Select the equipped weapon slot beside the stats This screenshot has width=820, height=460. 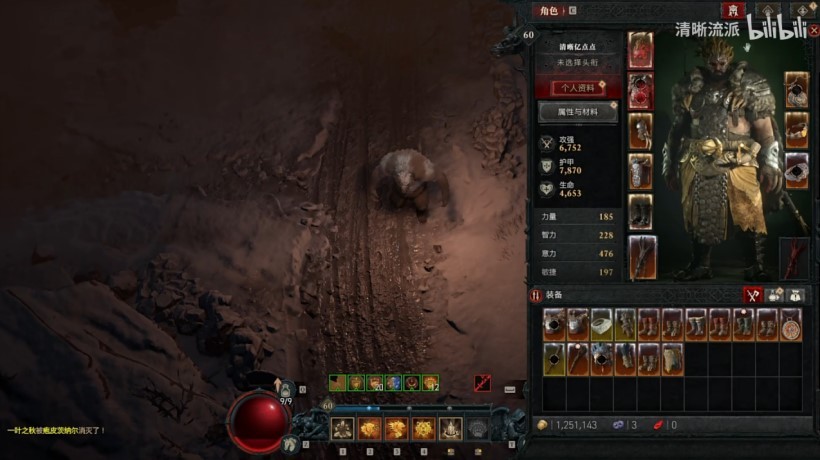(x=640, y=256)
